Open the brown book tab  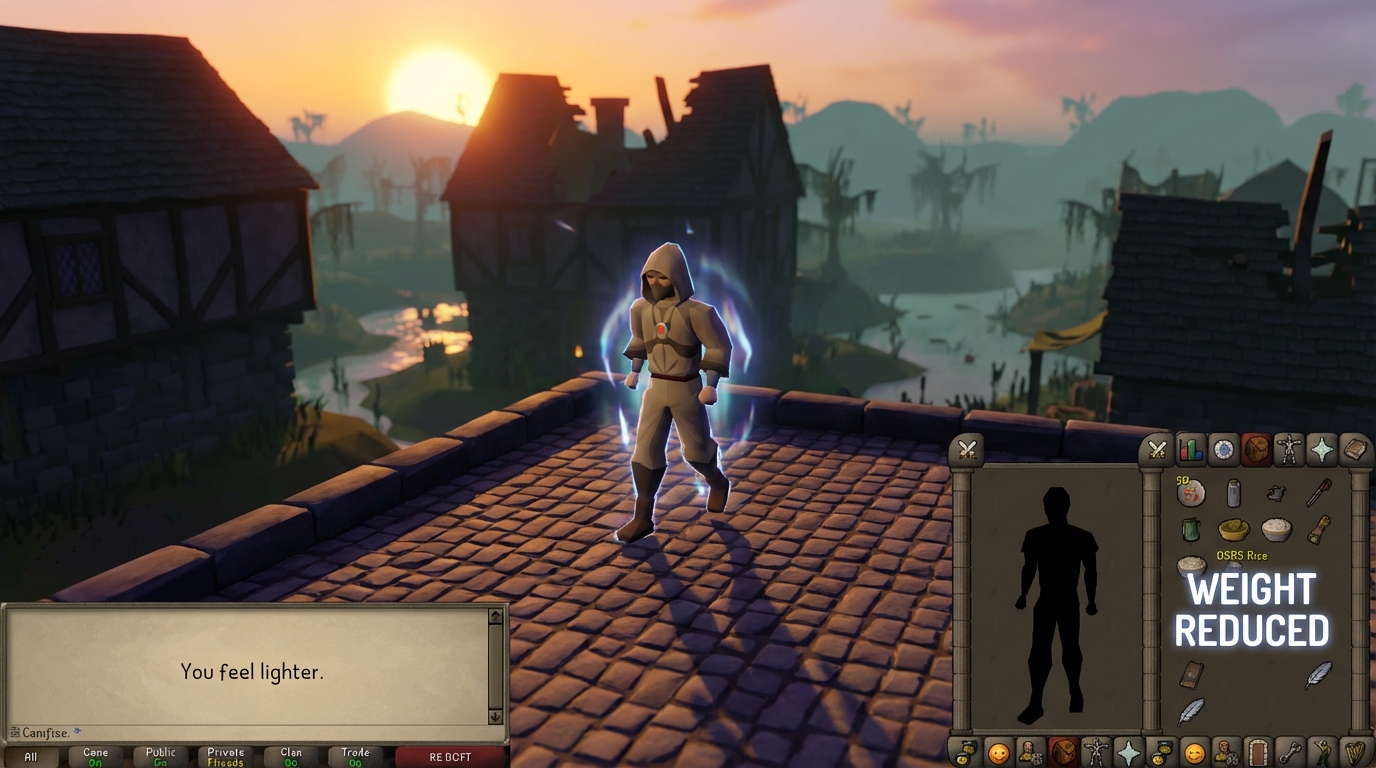pos(1354,450)
